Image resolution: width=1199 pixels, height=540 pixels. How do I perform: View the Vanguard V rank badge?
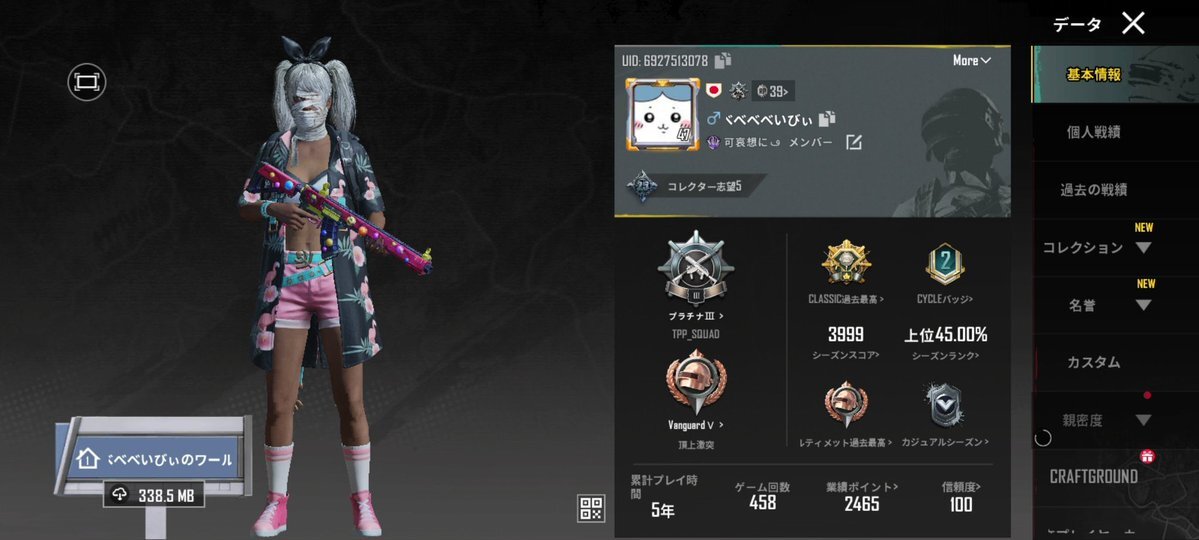[695, 385]
